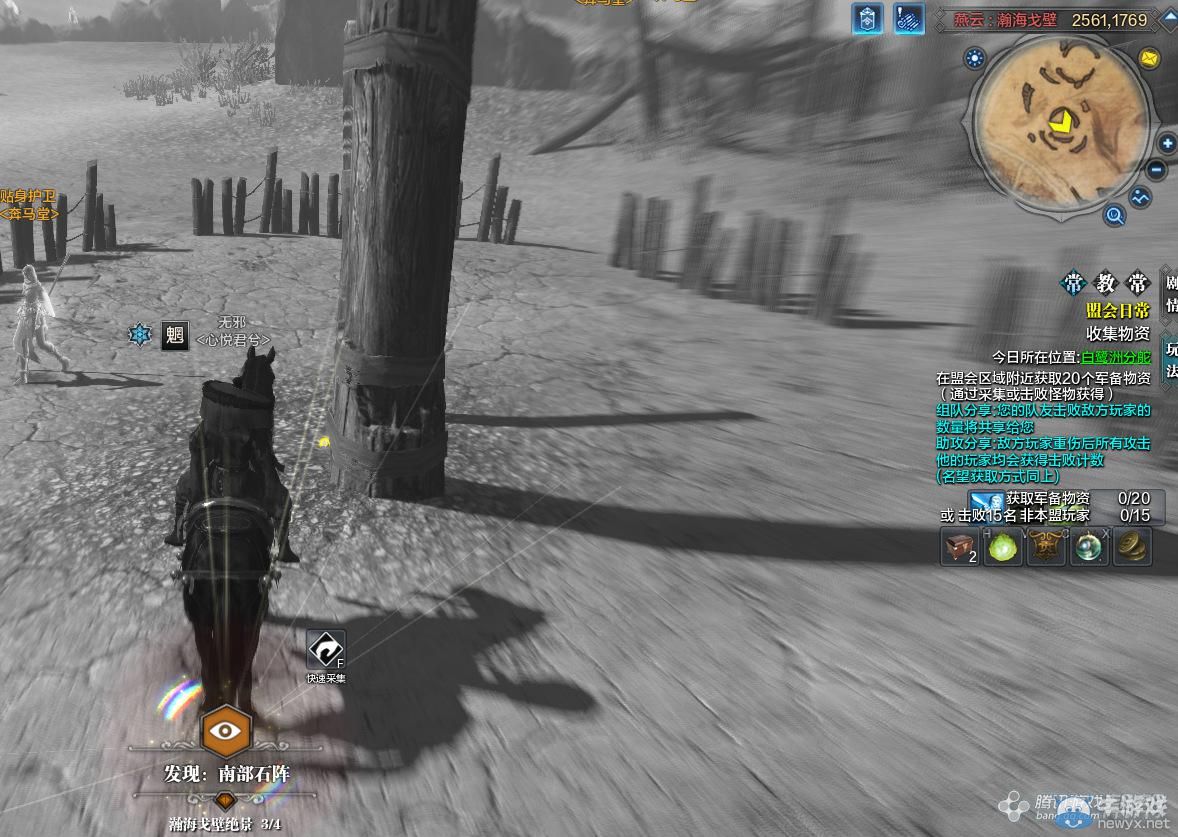1178x837 pixels.
Task: Open the terrain map icon beside minimap
Action: coord(1141,198)
